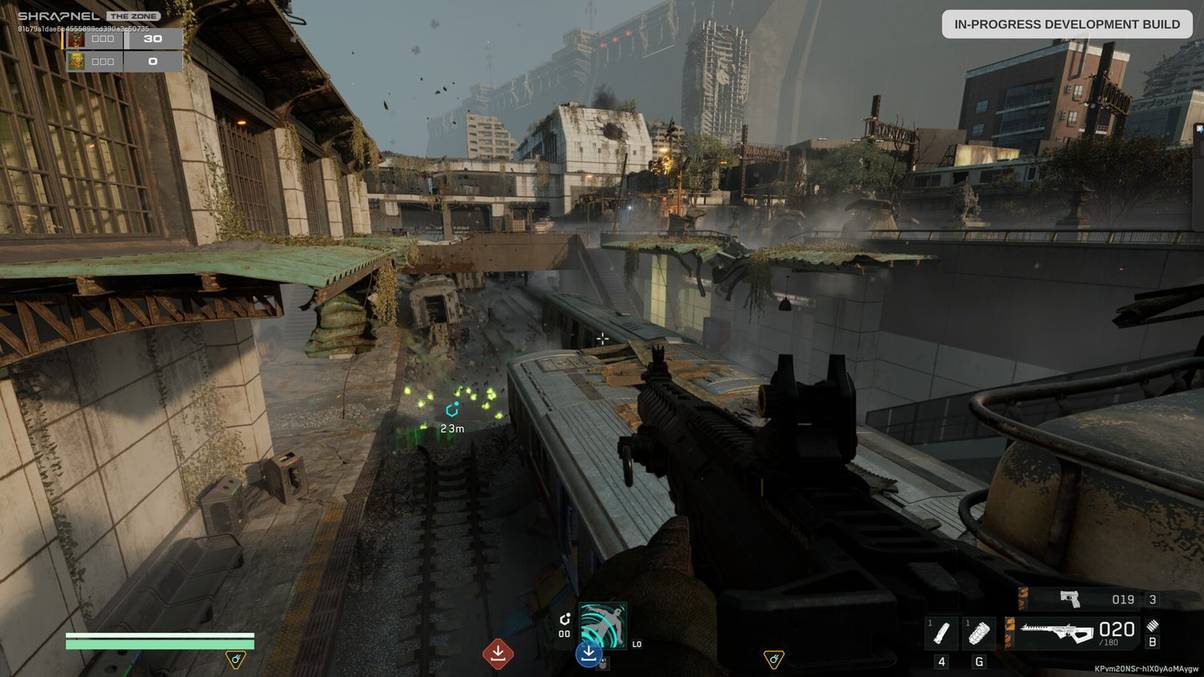
Task: Activate the teal running figure ability
Action: coord(603,625)
